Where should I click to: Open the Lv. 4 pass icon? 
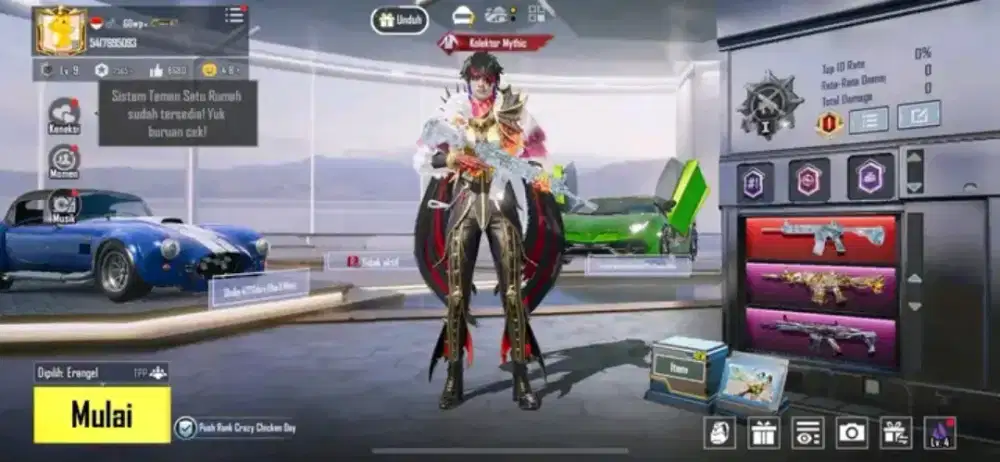tap(940, 432)
